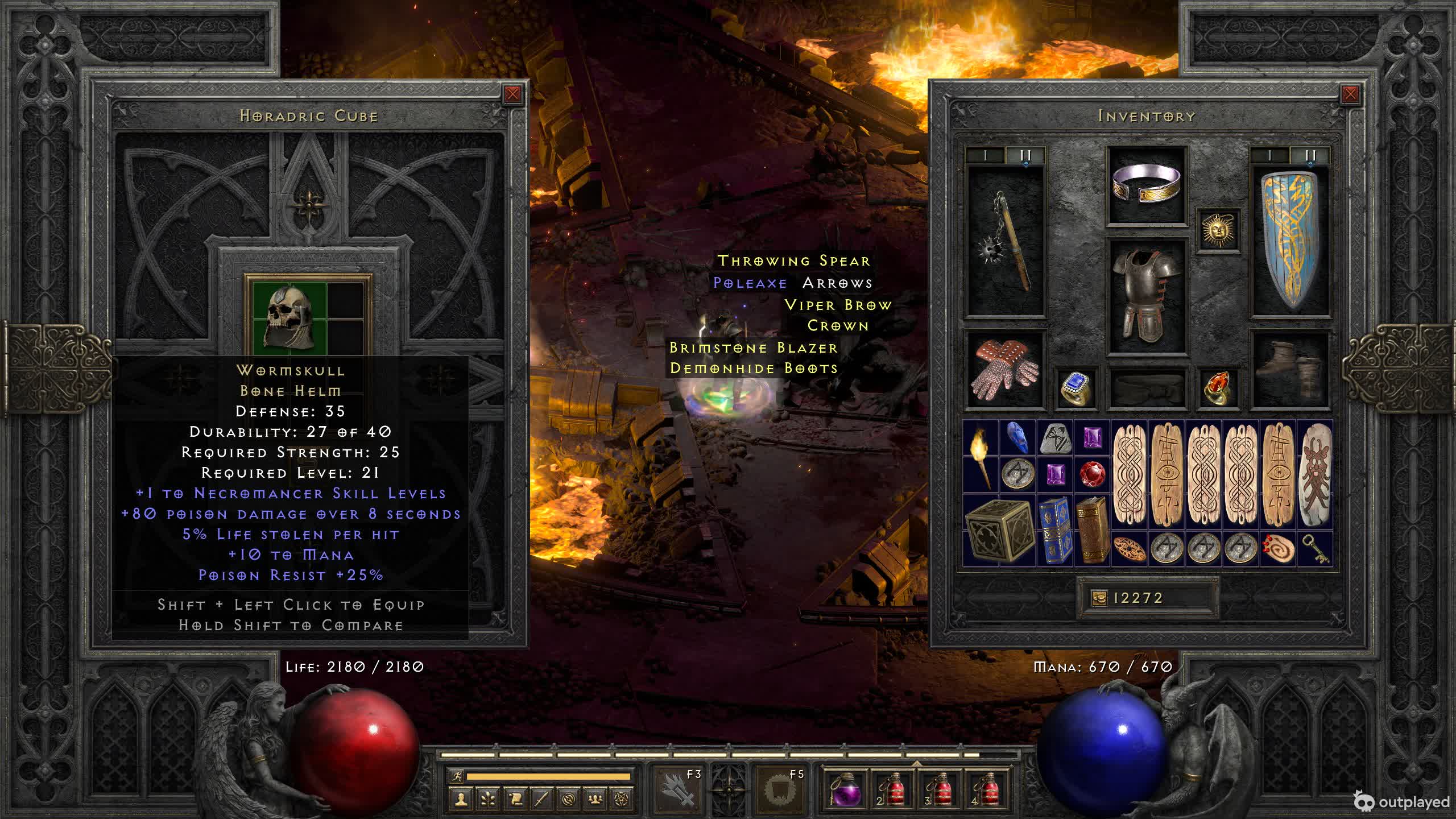Image resolution: width=1456 pixels, height=819 pixels.
Task: Toggle the run/walk button
Action: coord(456,776)
